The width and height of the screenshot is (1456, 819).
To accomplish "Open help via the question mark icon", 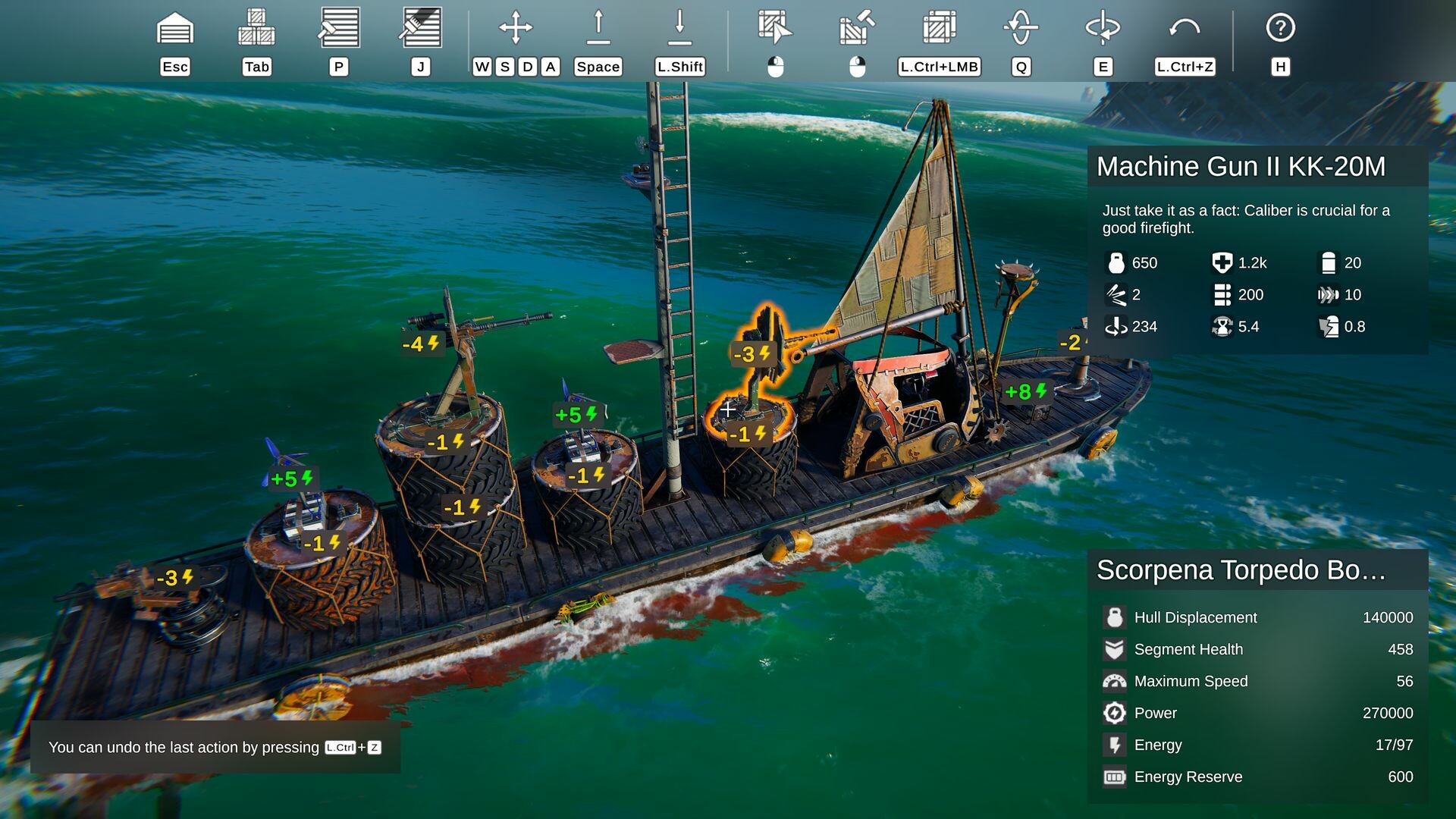I will pyautogui.click(x=1280, y=28).
